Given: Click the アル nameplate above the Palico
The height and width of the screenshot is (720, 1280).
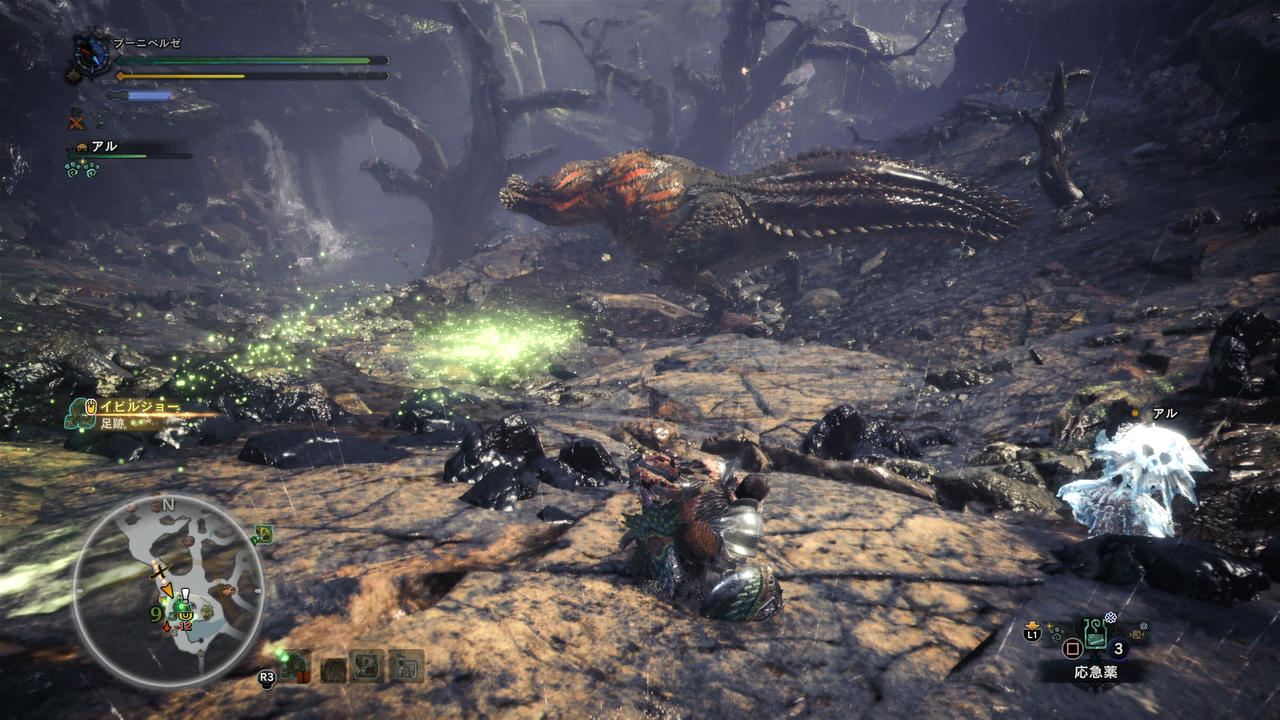Looking at the screenshot, I should (x=1164, y=413).
